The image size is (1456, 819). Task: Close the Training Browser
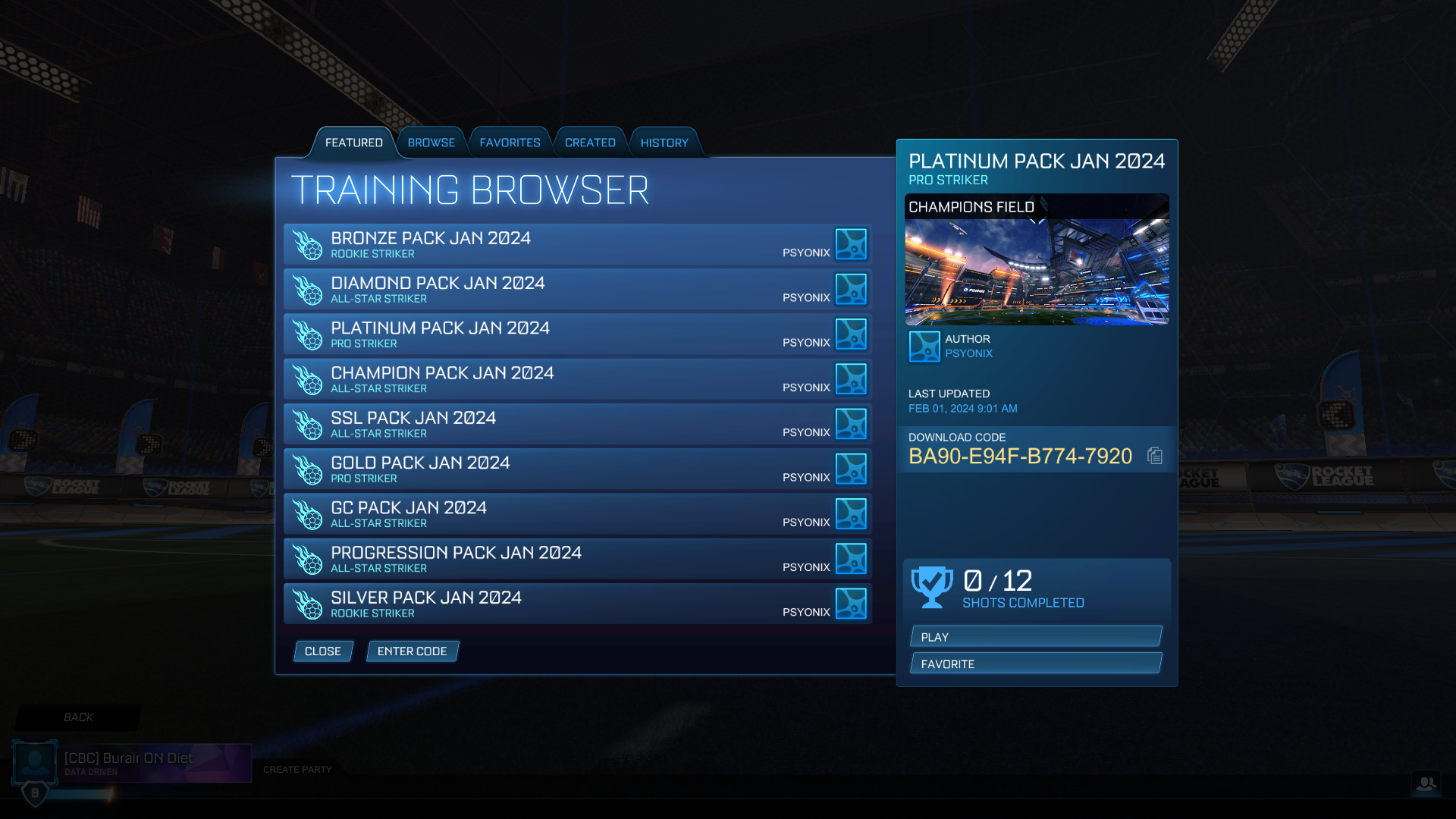tap(323, 651)
